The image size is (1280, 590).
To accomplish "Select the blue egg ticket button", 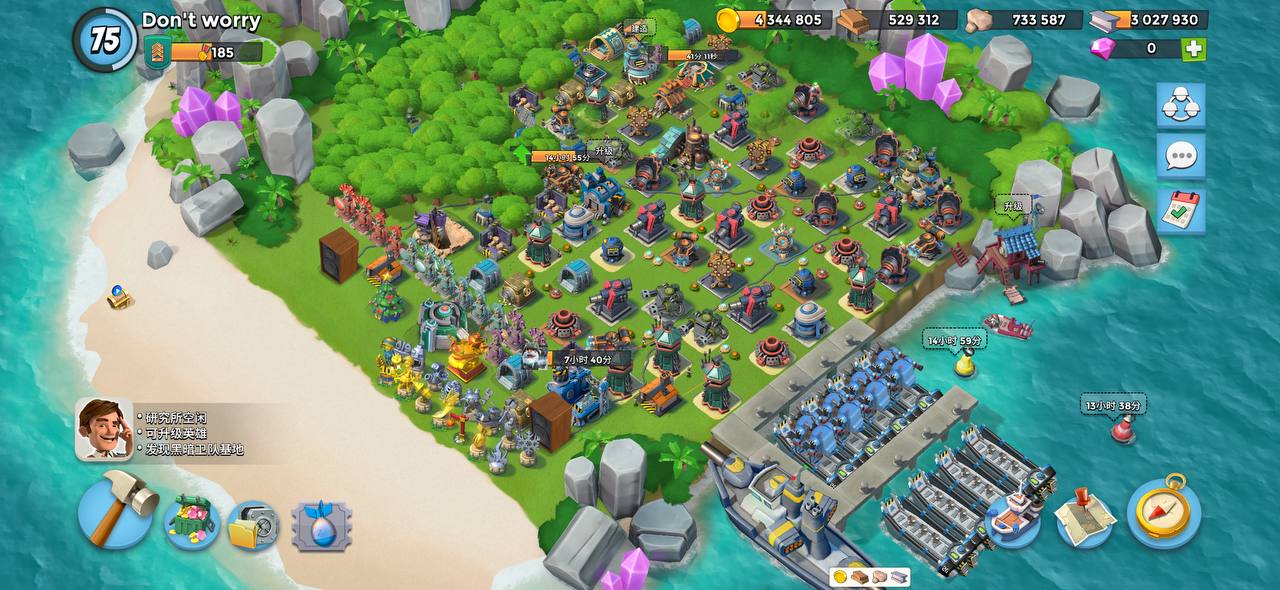I will [321, 526].
